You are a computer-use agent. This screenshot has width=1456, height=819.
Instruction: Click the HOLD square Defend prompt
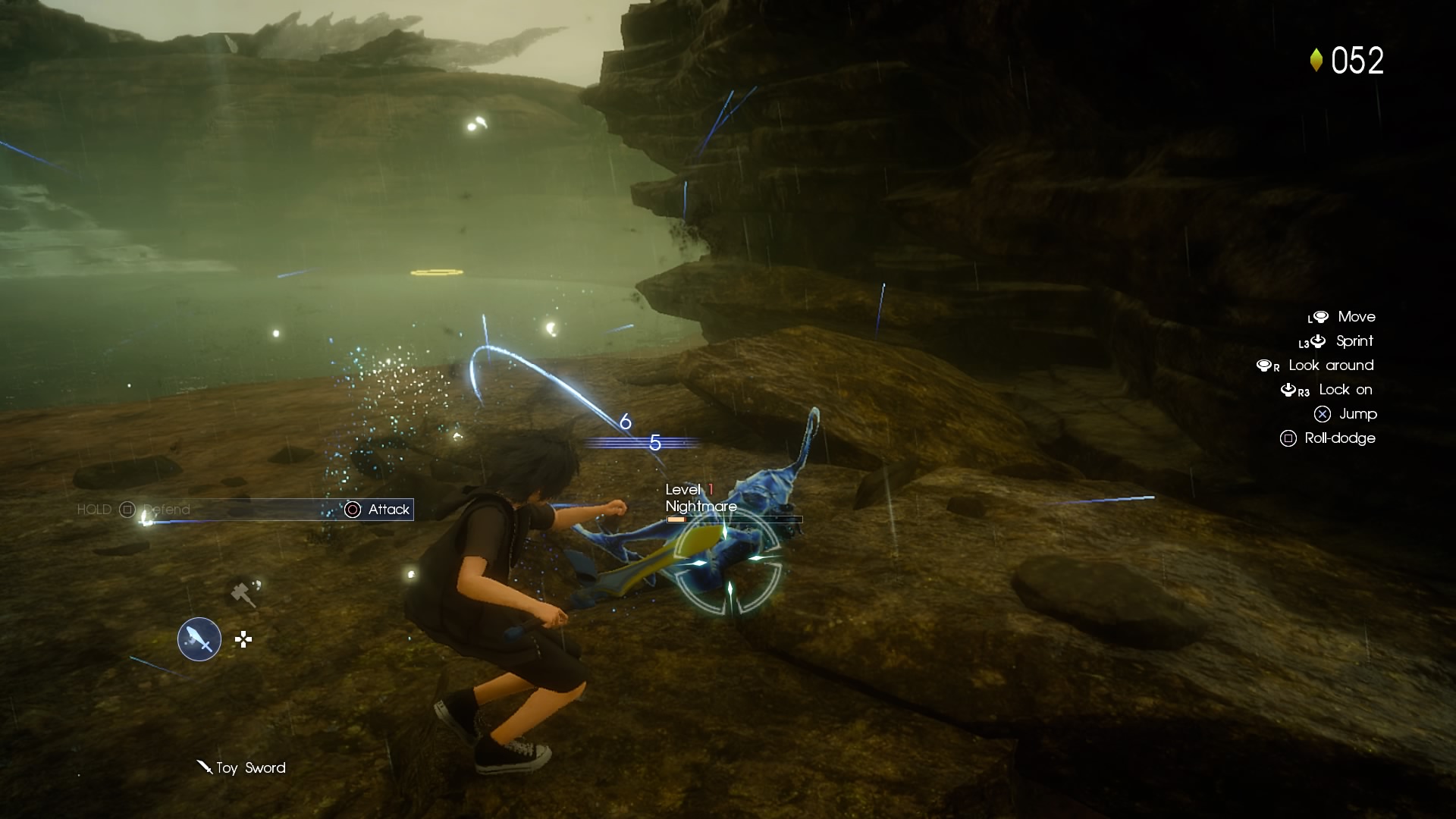[x=126, y=510]
